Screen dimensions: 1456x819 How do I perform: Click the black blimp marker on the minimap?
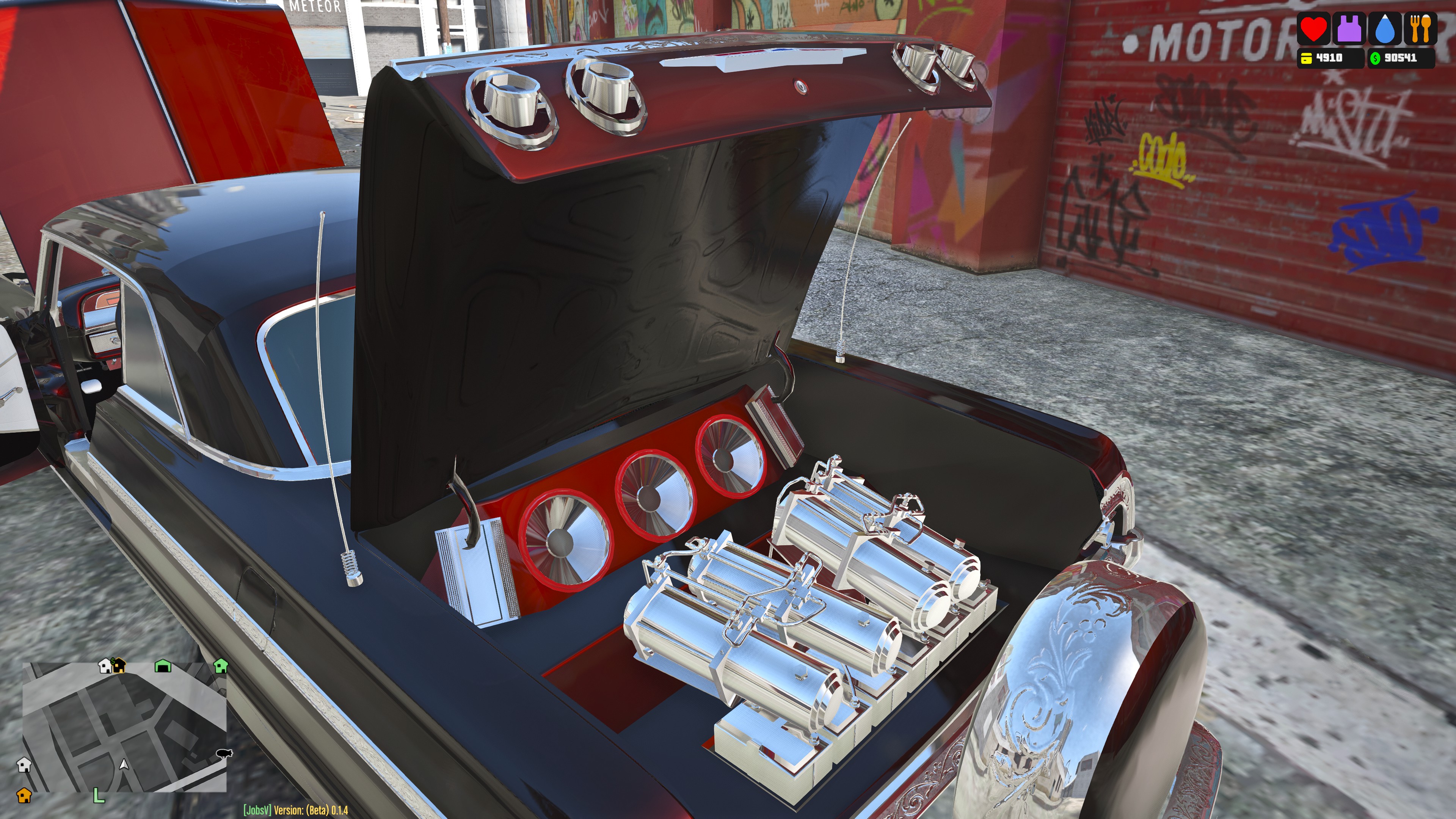click(x=224, y=753)
